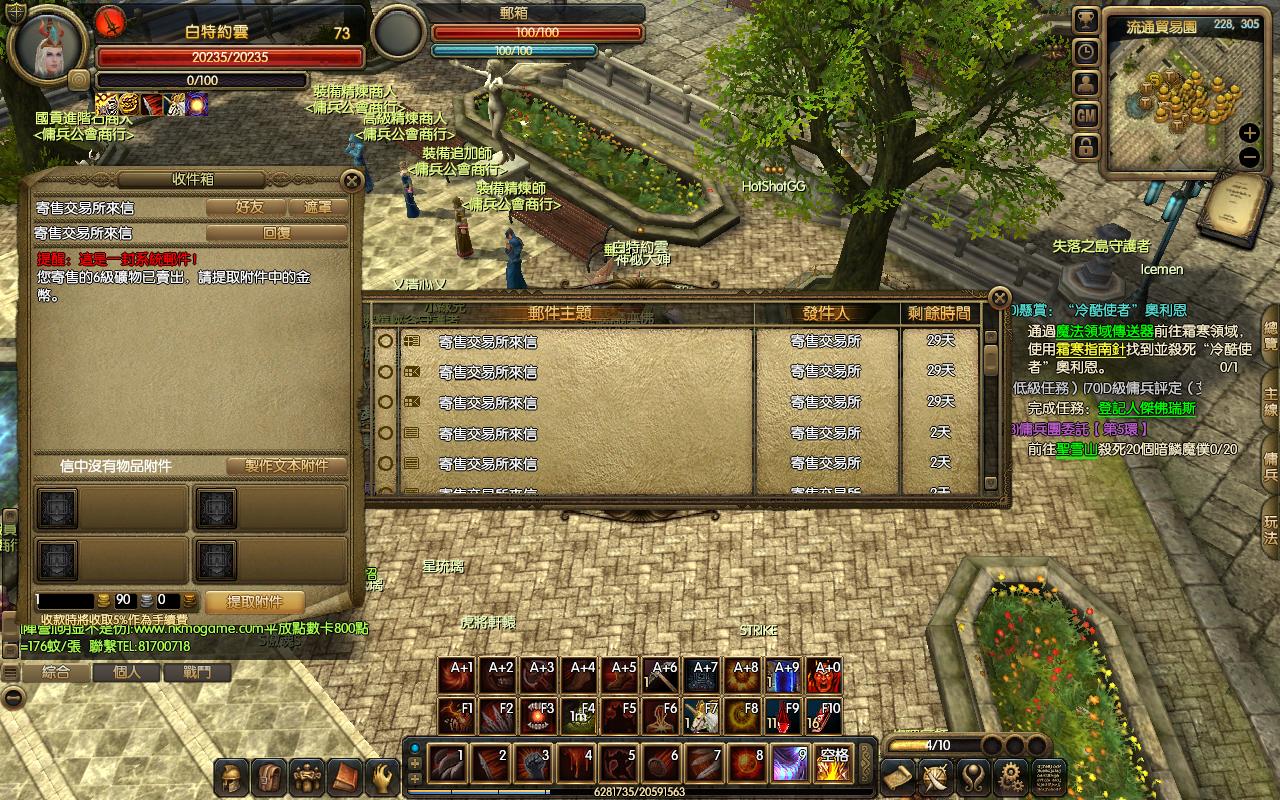Add sender via the 好友 button
Viewport: 1280px width, 800px height.
[249, 208]
